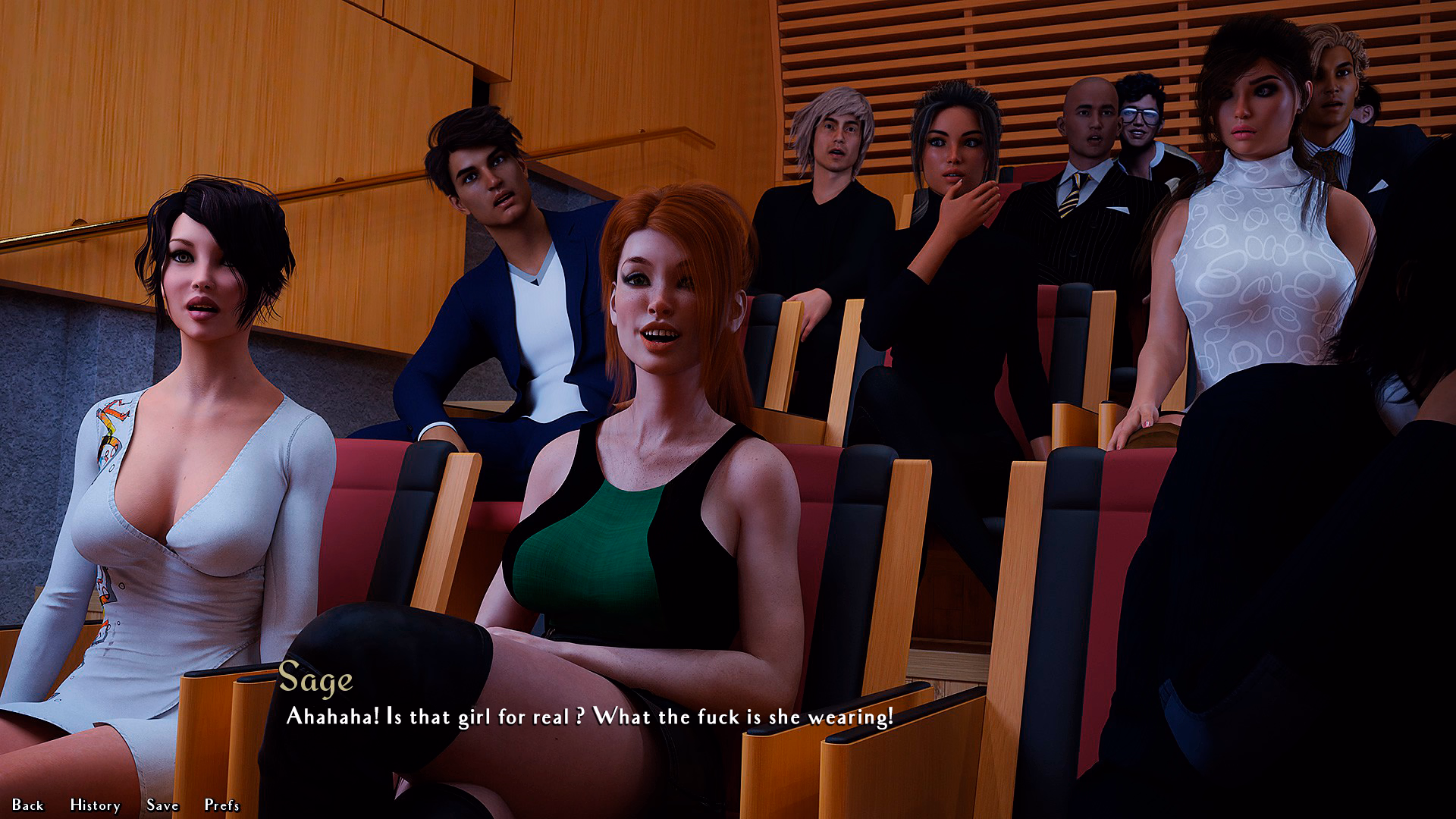Open the Prefs settings screen
This screenshot has width=1456, height=819.
[221, 805]
